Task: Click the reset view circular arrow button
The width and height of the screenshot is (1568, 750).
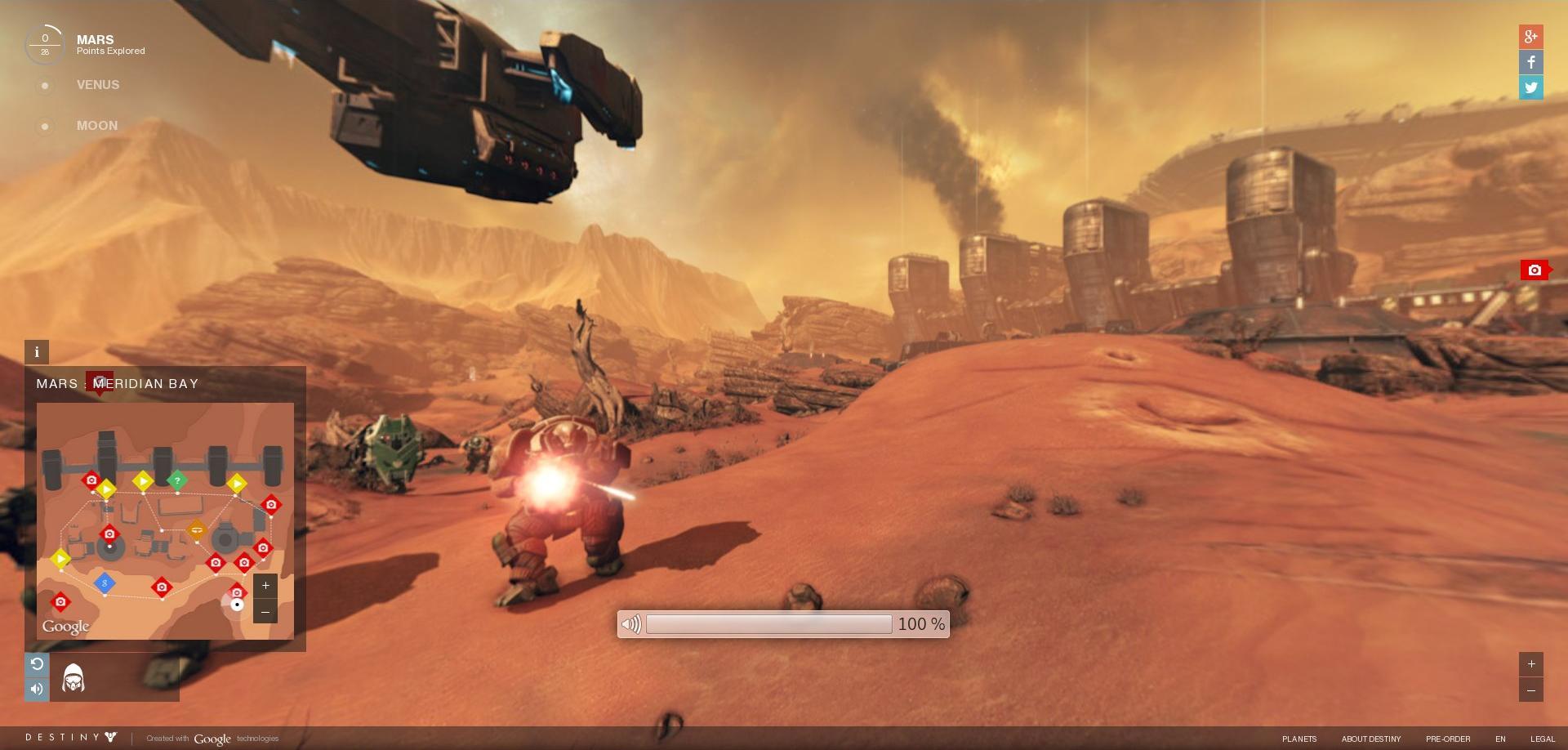Action: (37, 664)
